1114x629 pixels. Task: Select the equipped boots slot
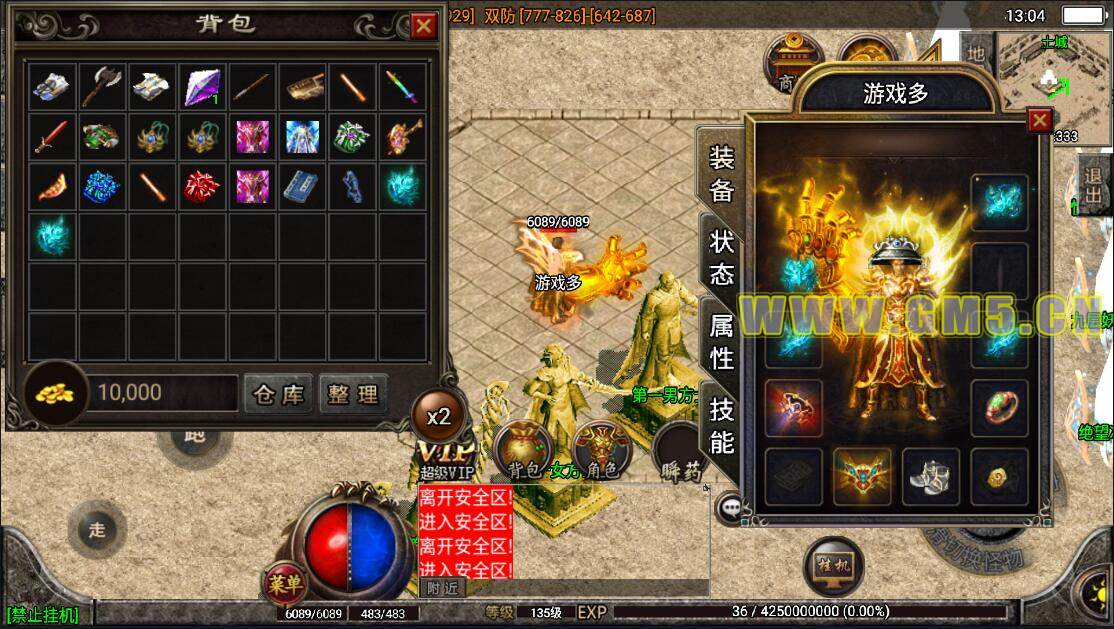(931, 476)
